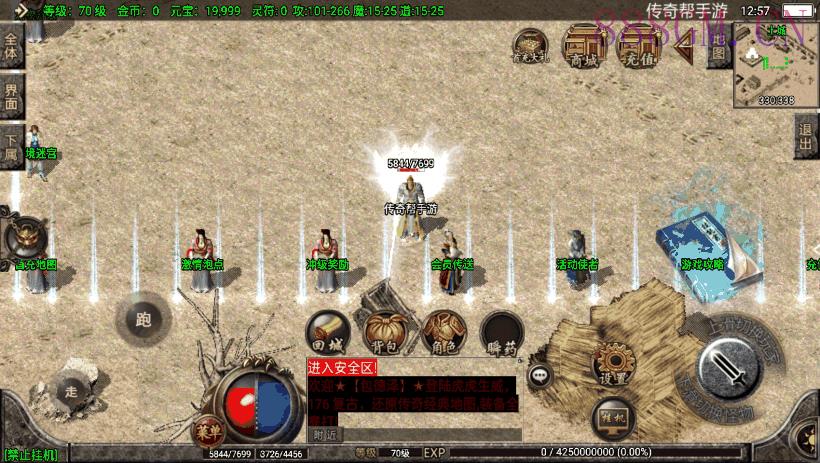This screenshot has width=820, height=463.
Task: Use the 回城 return-to-town scroll
Action: tap(328, 333)
